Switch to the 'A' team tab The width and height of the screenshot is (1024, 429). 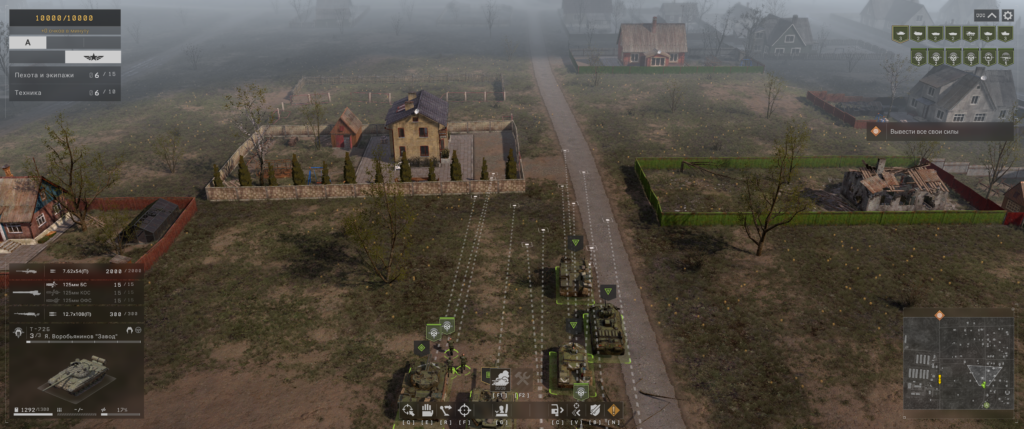[x=28, y=42]
